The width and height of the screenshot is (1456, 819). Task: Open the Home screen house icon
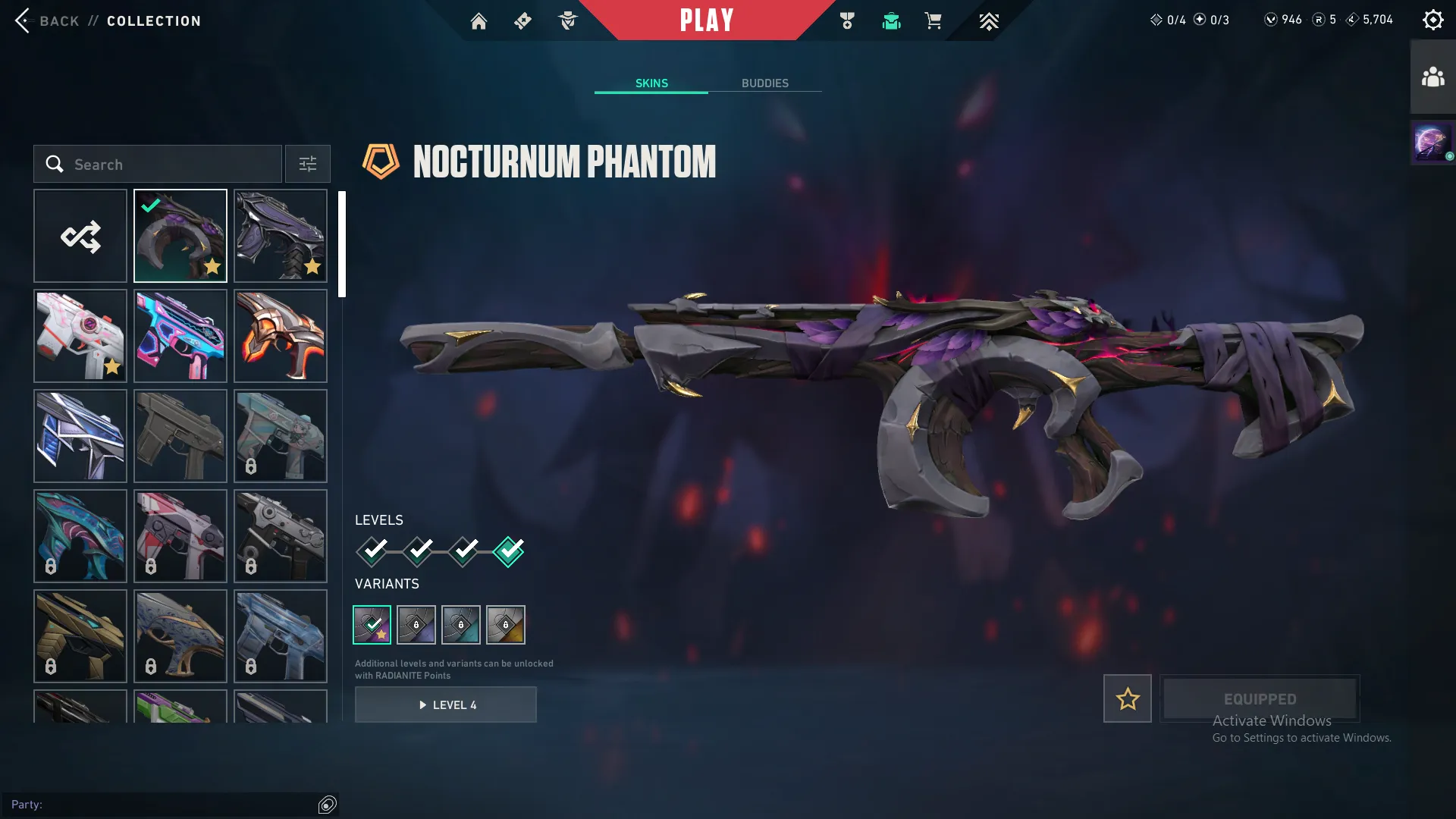(x=479, y=20)
